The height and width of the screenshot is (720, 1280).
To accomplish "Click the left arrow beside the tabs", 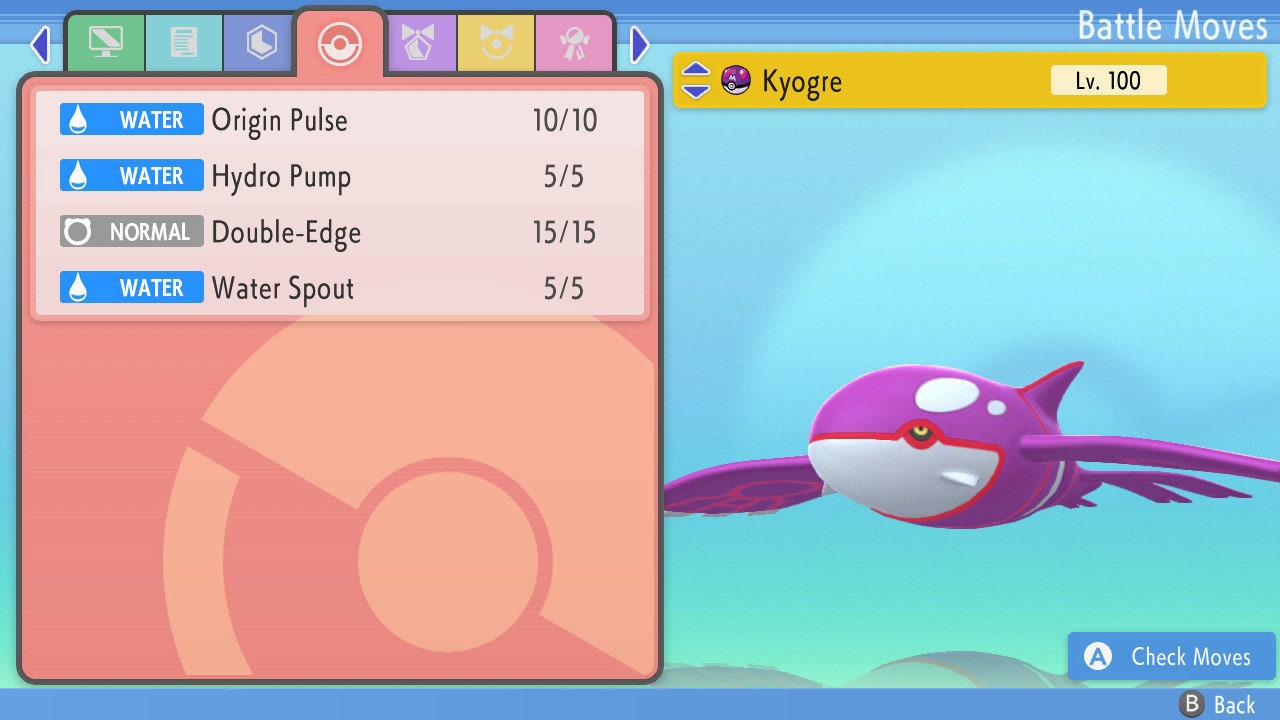I will click(40, 44).
